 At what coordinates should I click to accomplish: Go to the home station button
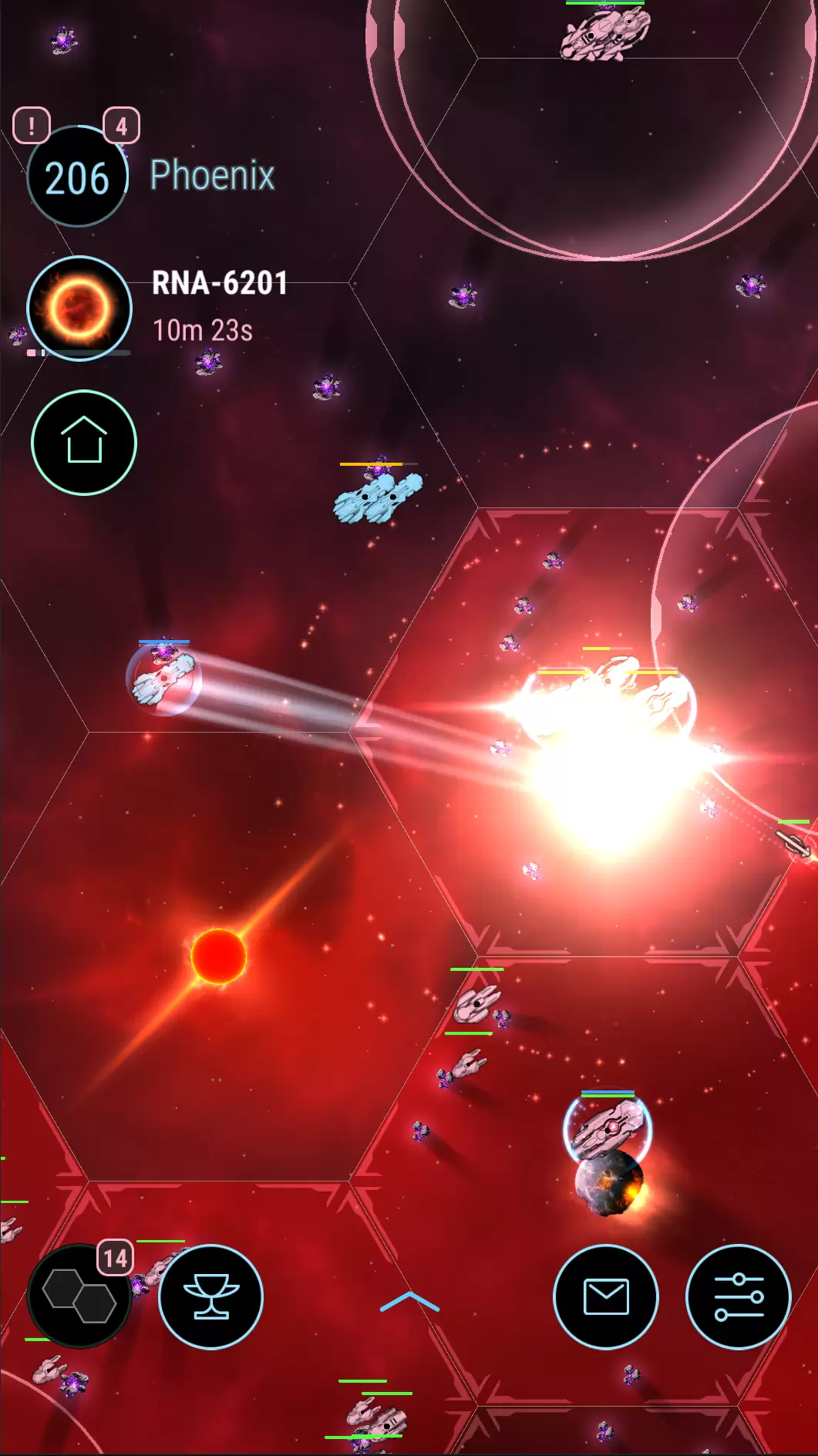(x=84, y=443)
